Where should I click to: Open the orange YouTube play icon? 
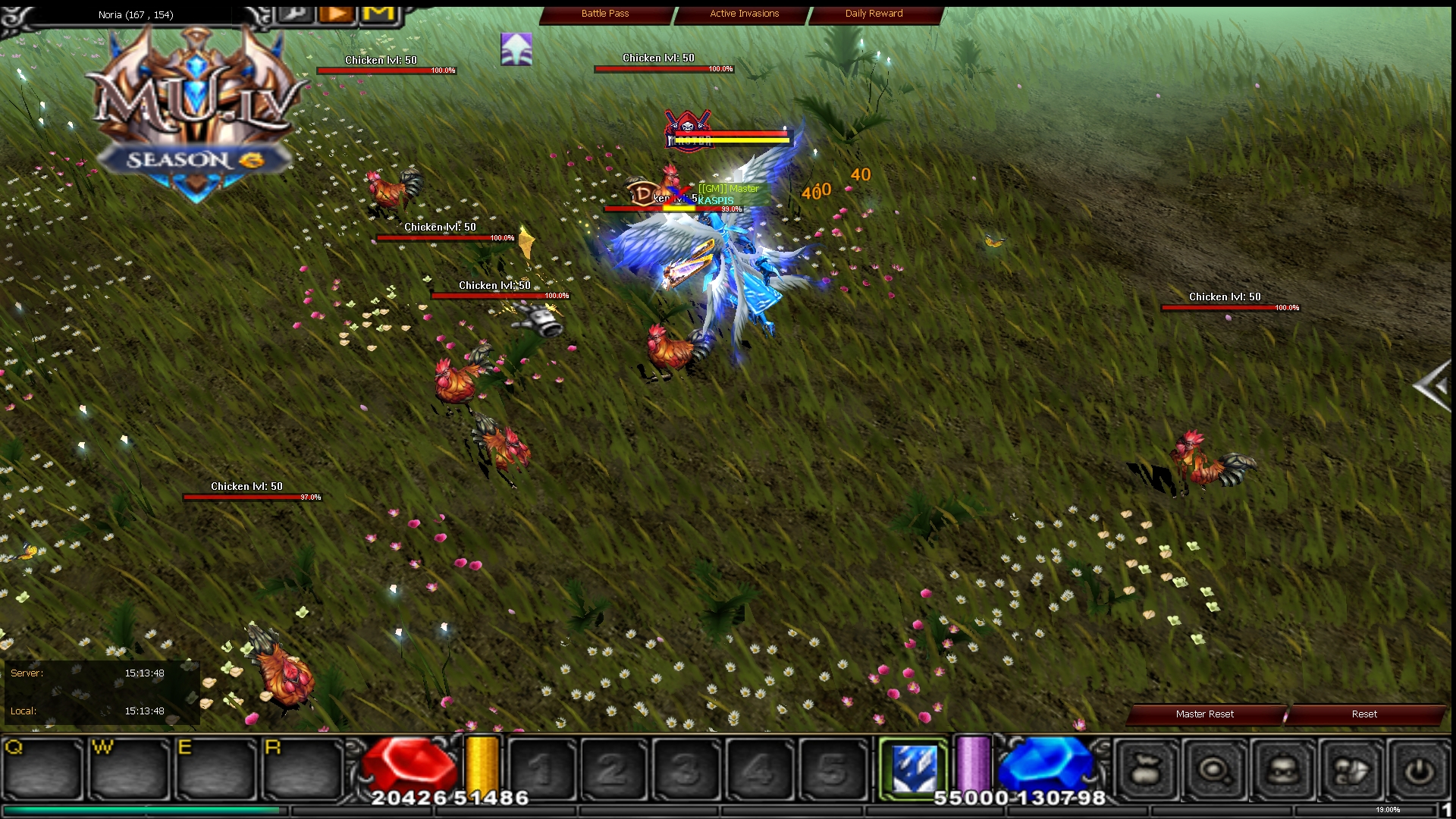tap(335, 13)
